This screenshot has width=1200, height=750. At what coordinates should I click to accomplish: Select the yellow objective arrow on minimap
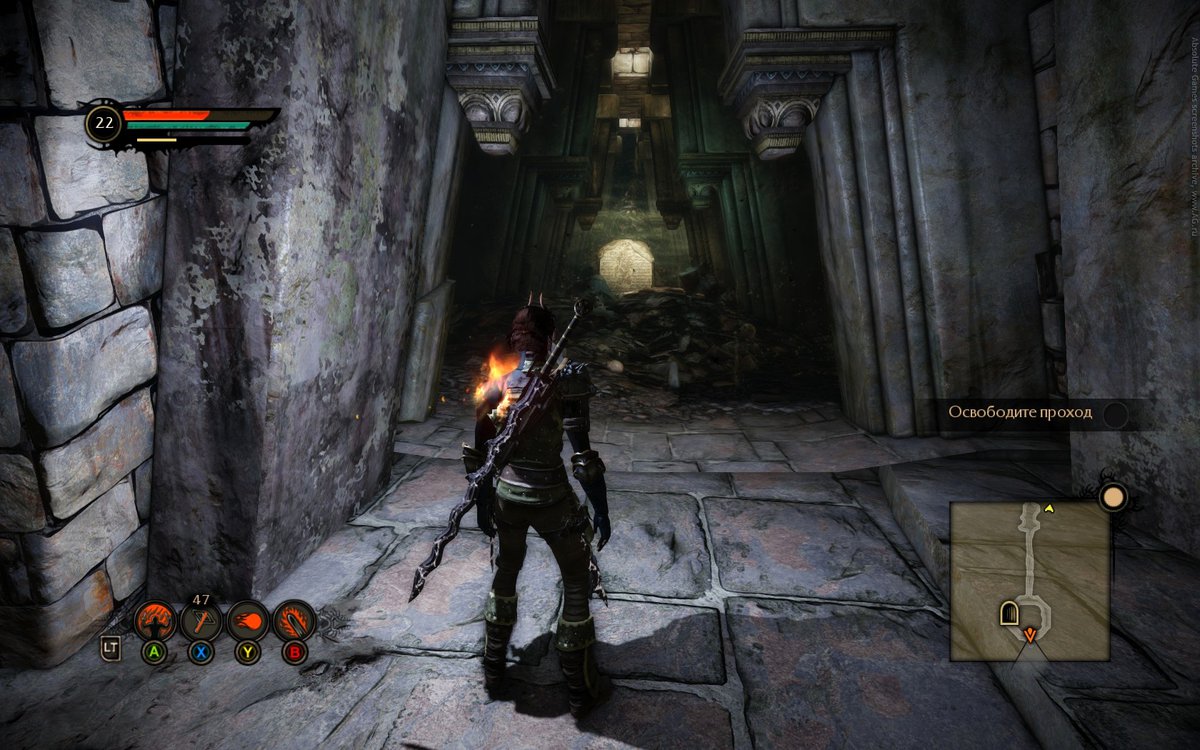pos(1049,508)
